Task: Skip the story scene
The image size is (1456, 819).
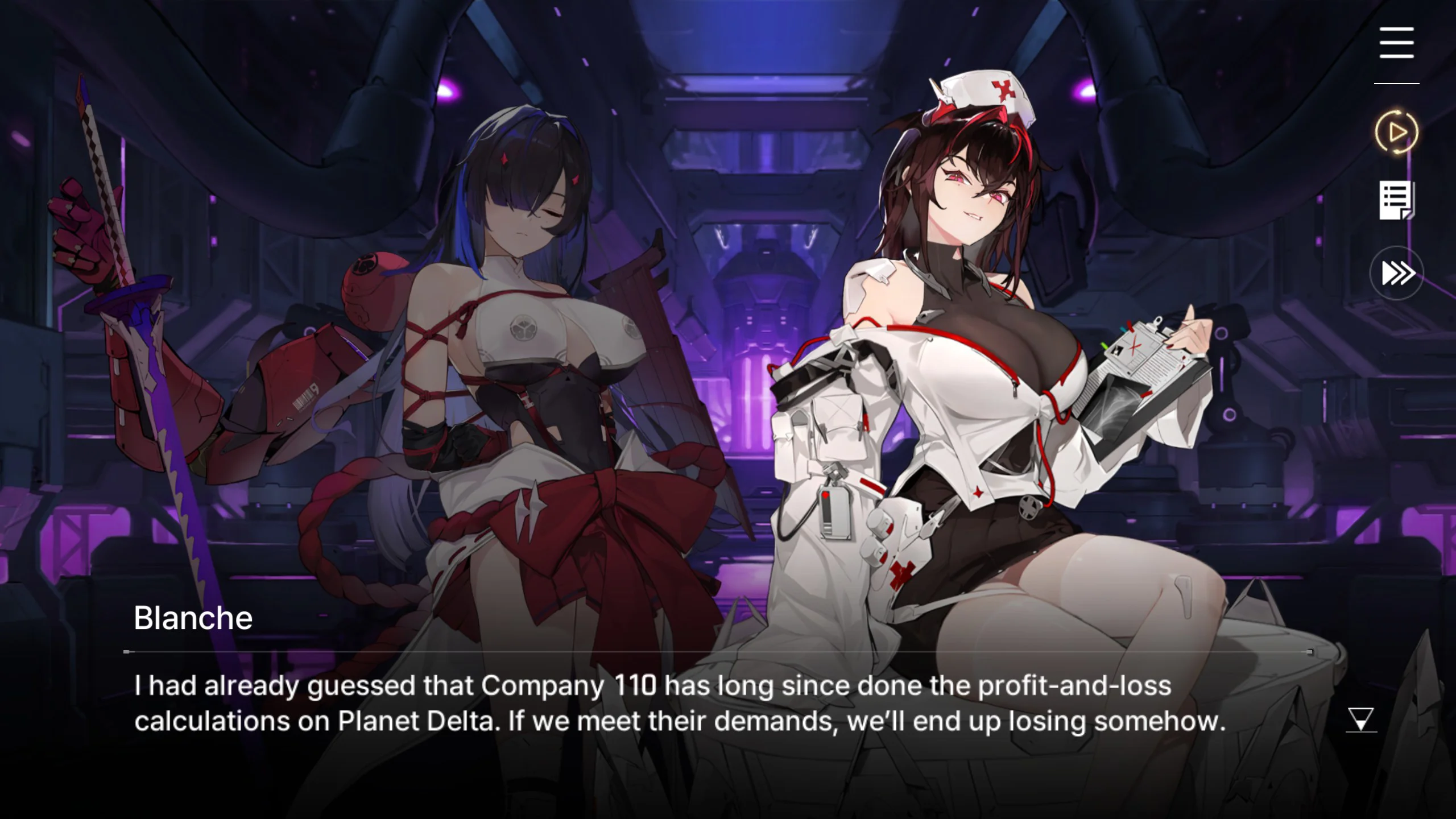Action: pyautogui.click(x=1396, y=273)
